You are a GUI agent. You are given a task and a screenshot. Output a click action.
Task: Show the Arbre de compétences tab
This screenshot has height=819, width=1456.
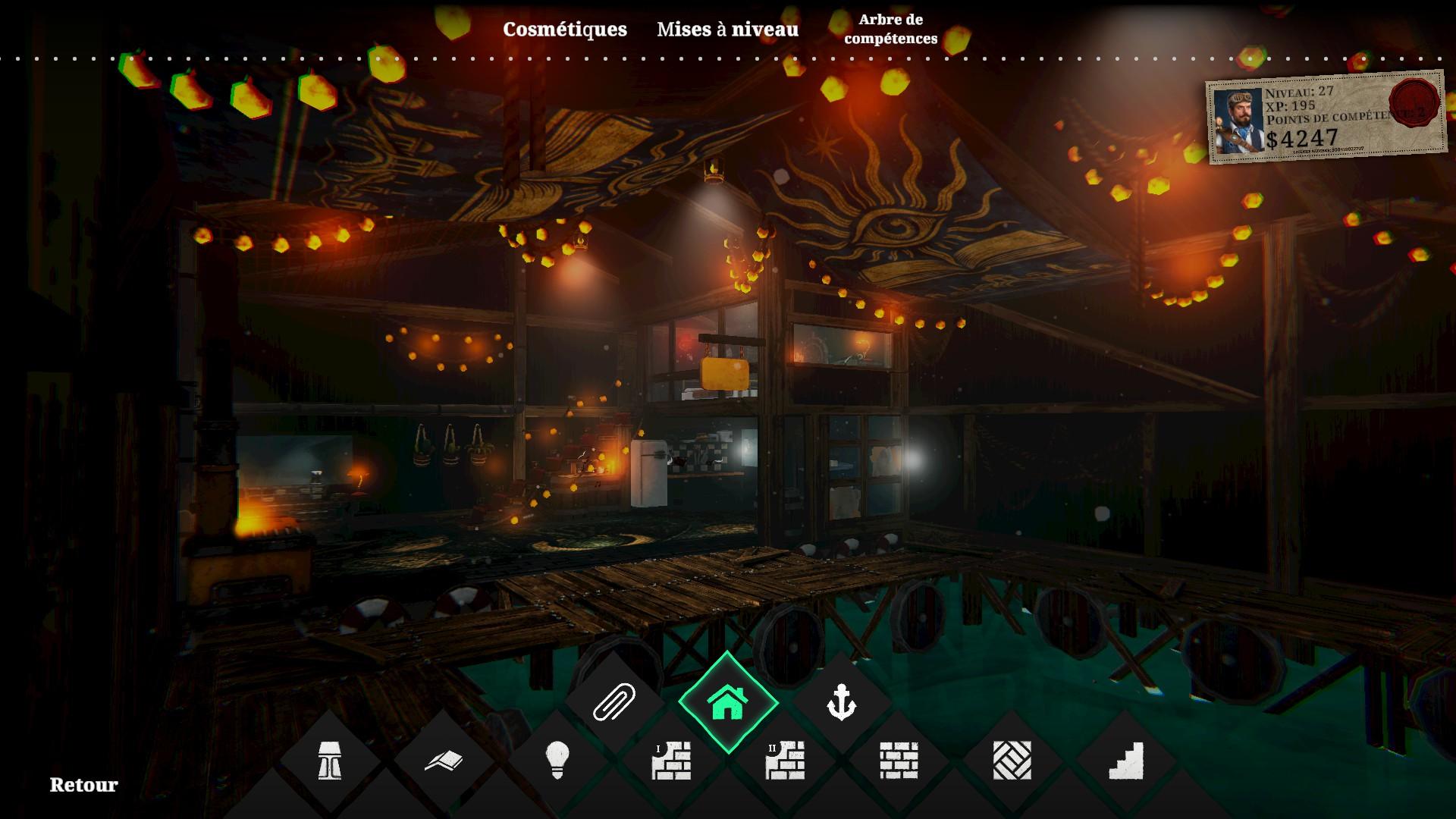pyautogui.click(x=890, y=29)
